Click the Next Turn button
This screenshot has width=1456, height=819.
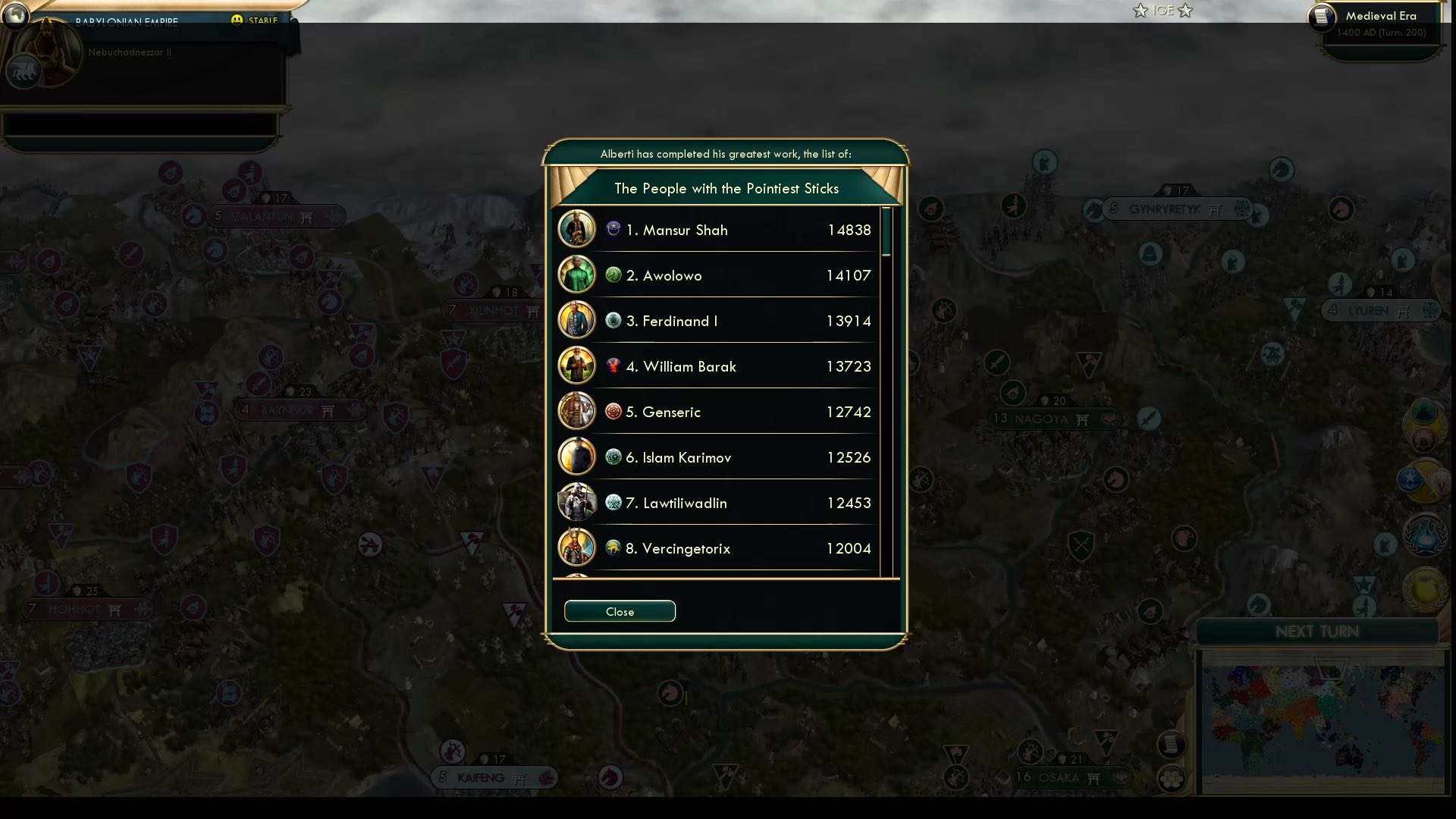[1316, 631]
